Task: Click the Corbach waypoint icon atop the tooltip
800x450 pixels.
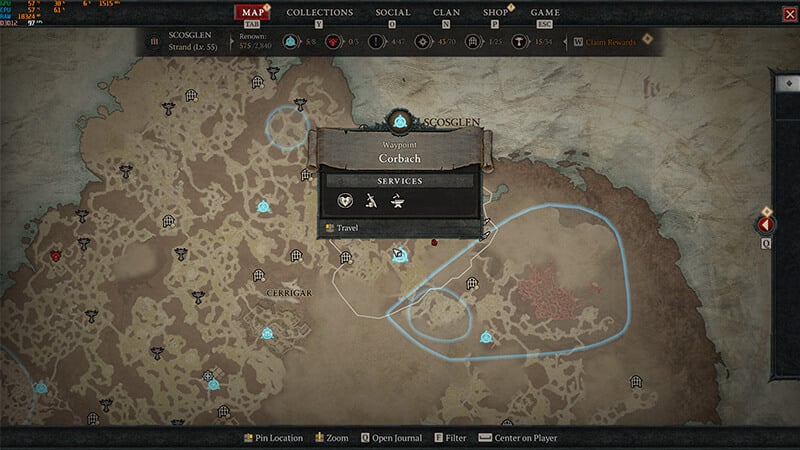Action: pos(400,122)
